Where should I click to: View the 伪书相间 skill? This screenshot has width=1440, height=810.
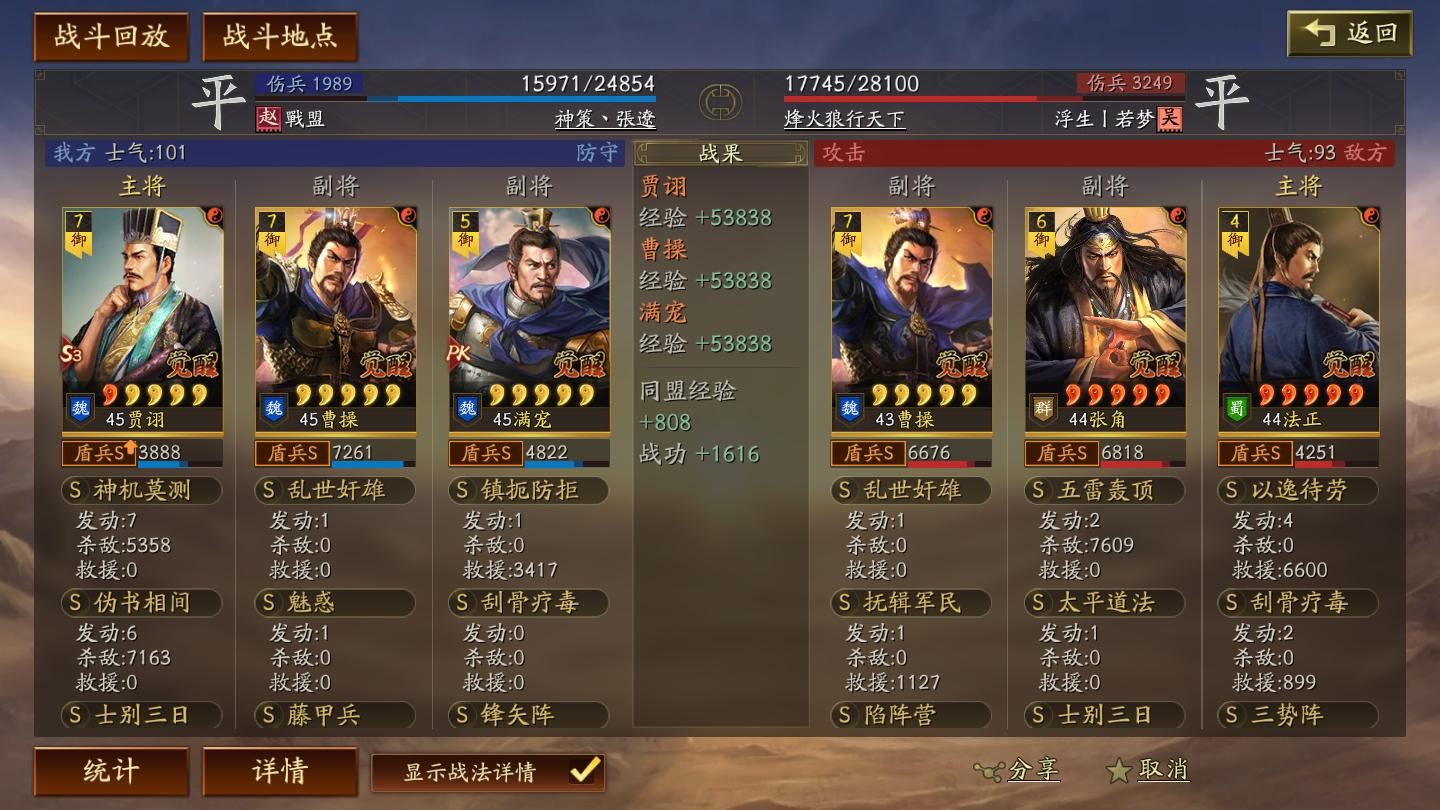141,603
